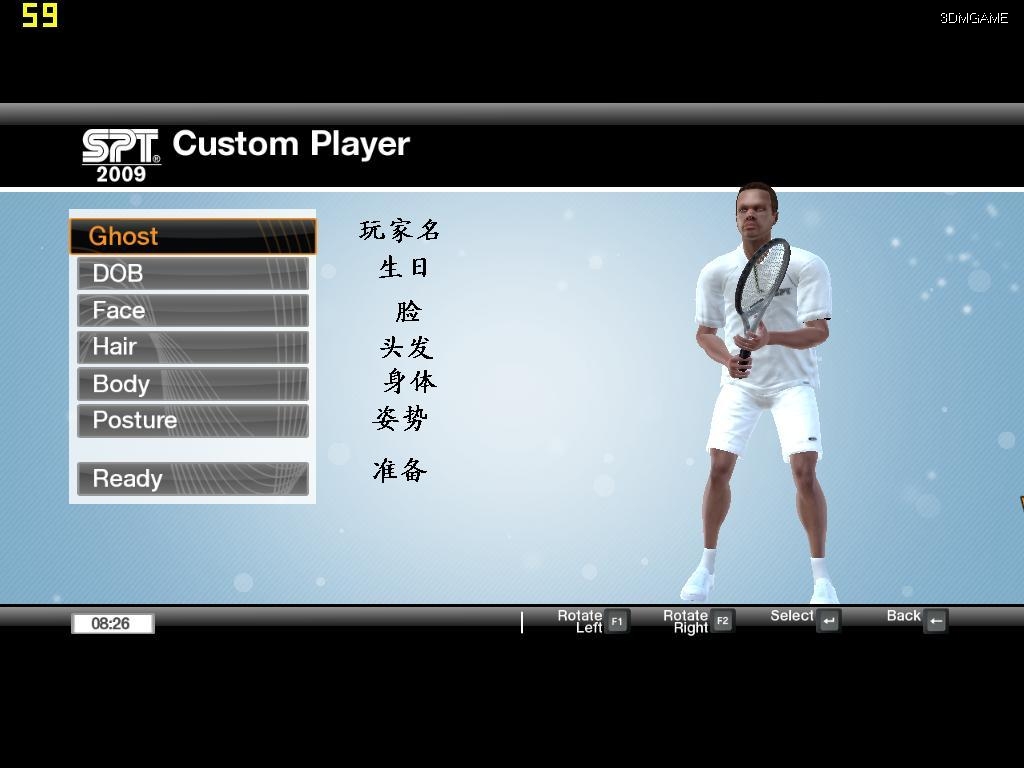Select the Ghost player name entry
The width and height of the screenshot is (1024, 768).
point(192,236)
